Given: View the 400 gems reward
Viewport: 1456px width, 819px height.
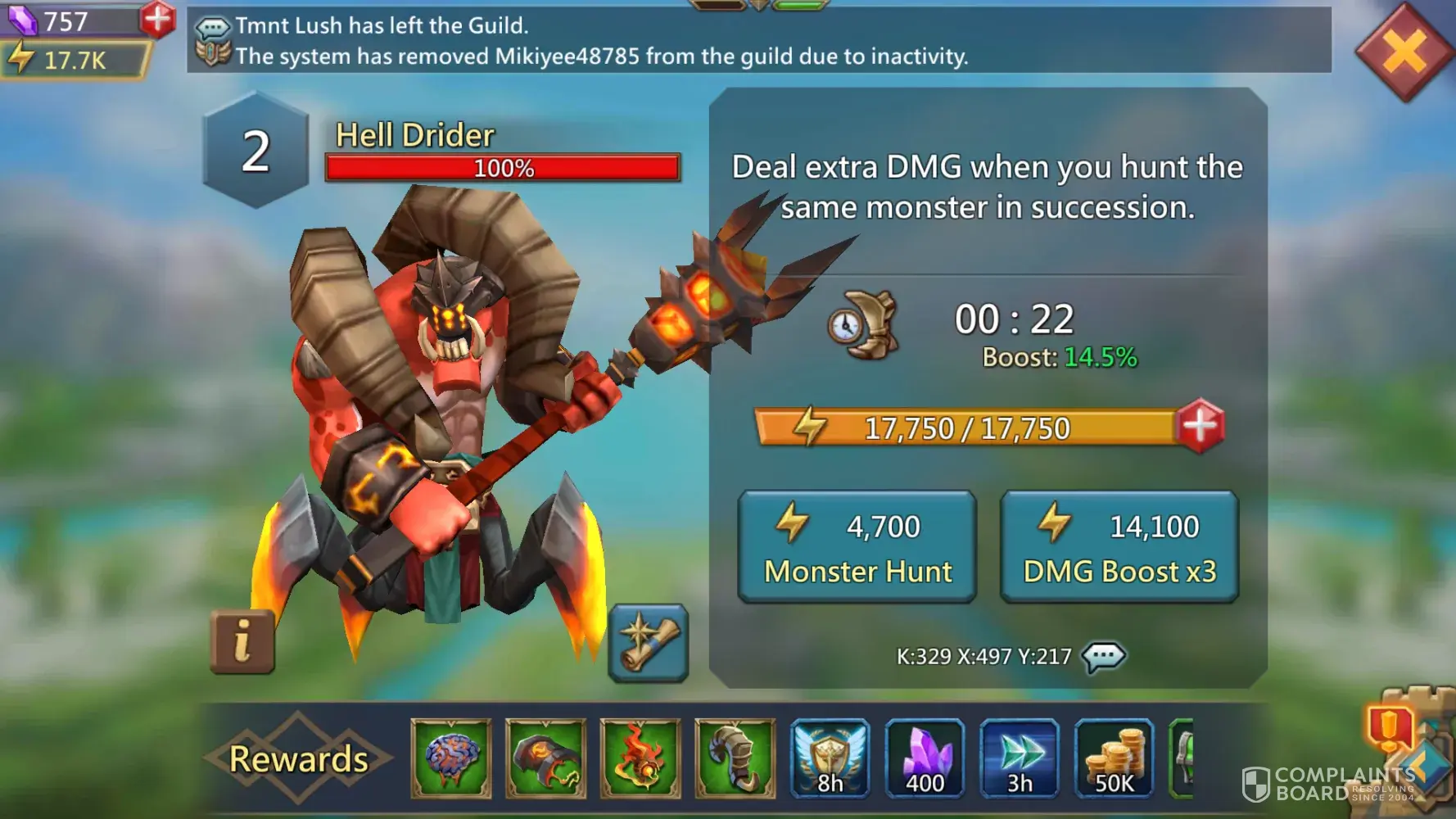Looking at the screenshot, I should click(925, 758).
